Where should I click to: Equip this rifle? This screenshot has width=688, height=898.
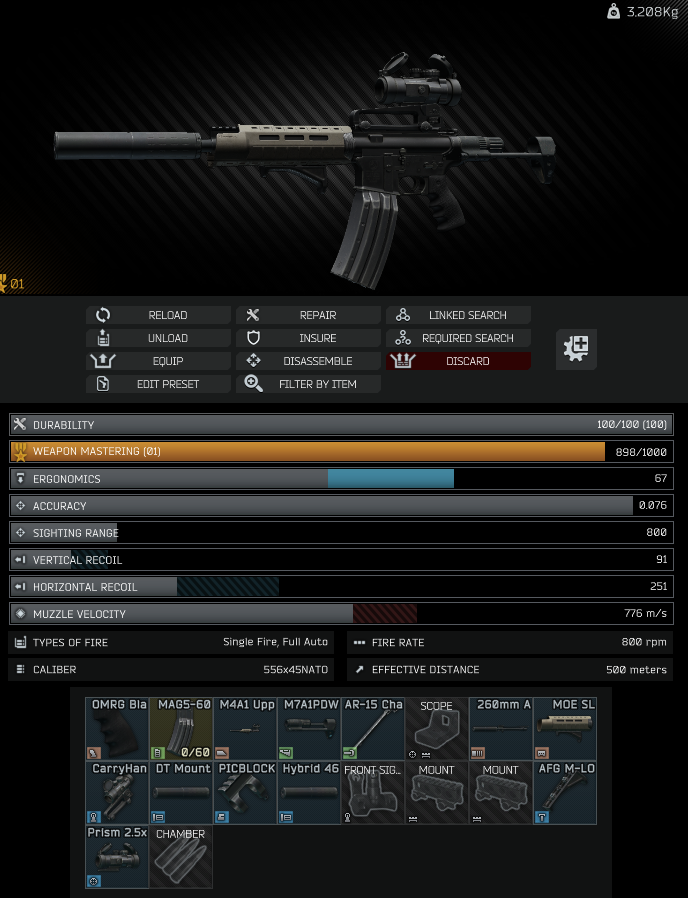click(x=158, y=361)
